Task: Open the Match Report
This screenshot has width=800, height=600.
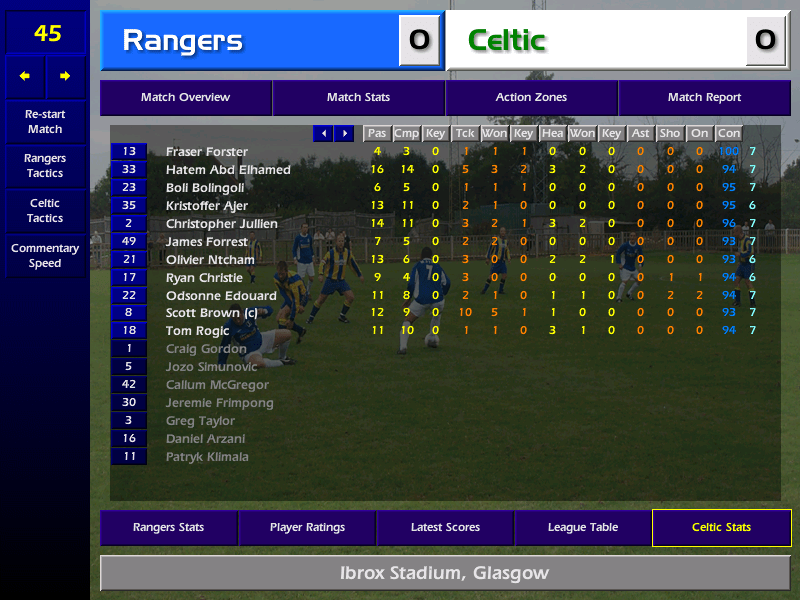Action: [x=704, y=98]
